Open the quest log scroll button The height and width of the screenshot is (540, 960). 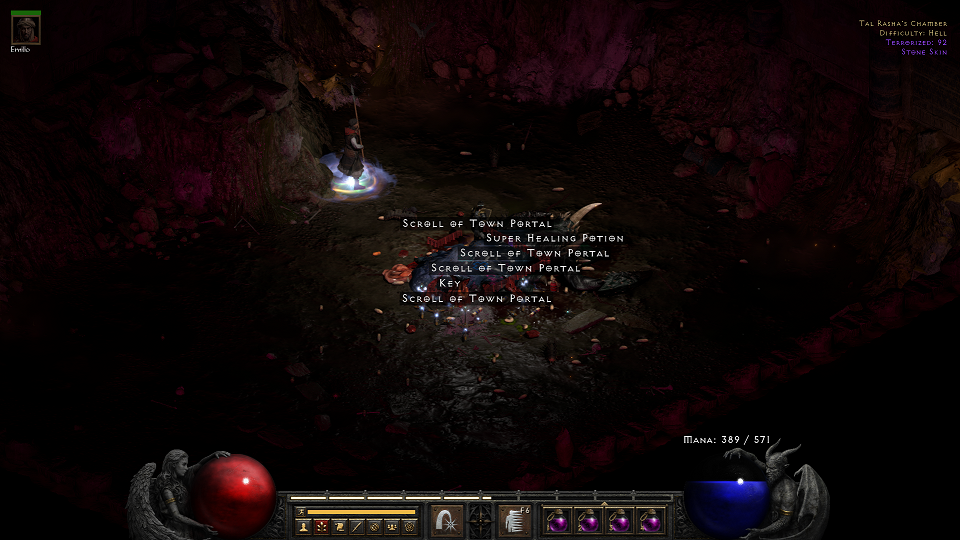(x=339, y=526)
